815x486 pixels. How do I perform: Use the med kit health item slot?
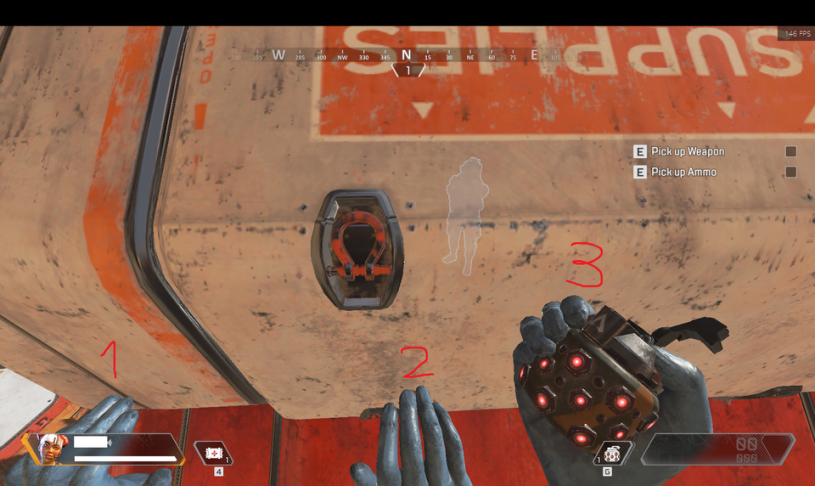click(214, 453)
